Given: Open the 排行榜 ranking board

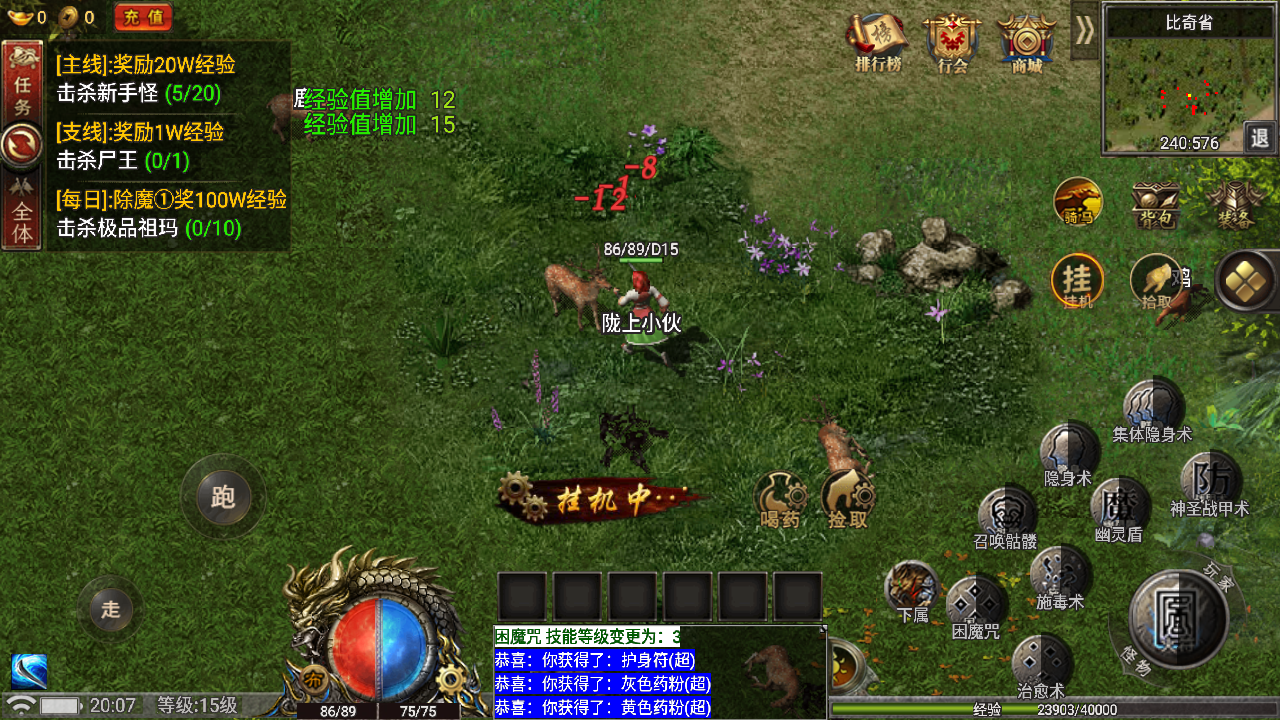Looking at the screenshot, I should point(877,40).
